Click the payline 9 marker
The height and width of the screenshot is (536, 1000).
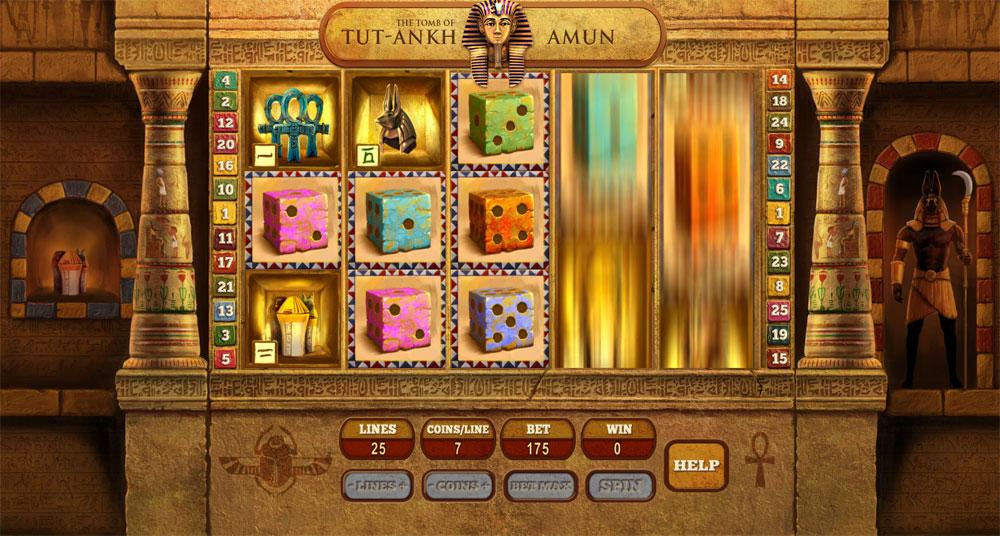click(779, 143)
